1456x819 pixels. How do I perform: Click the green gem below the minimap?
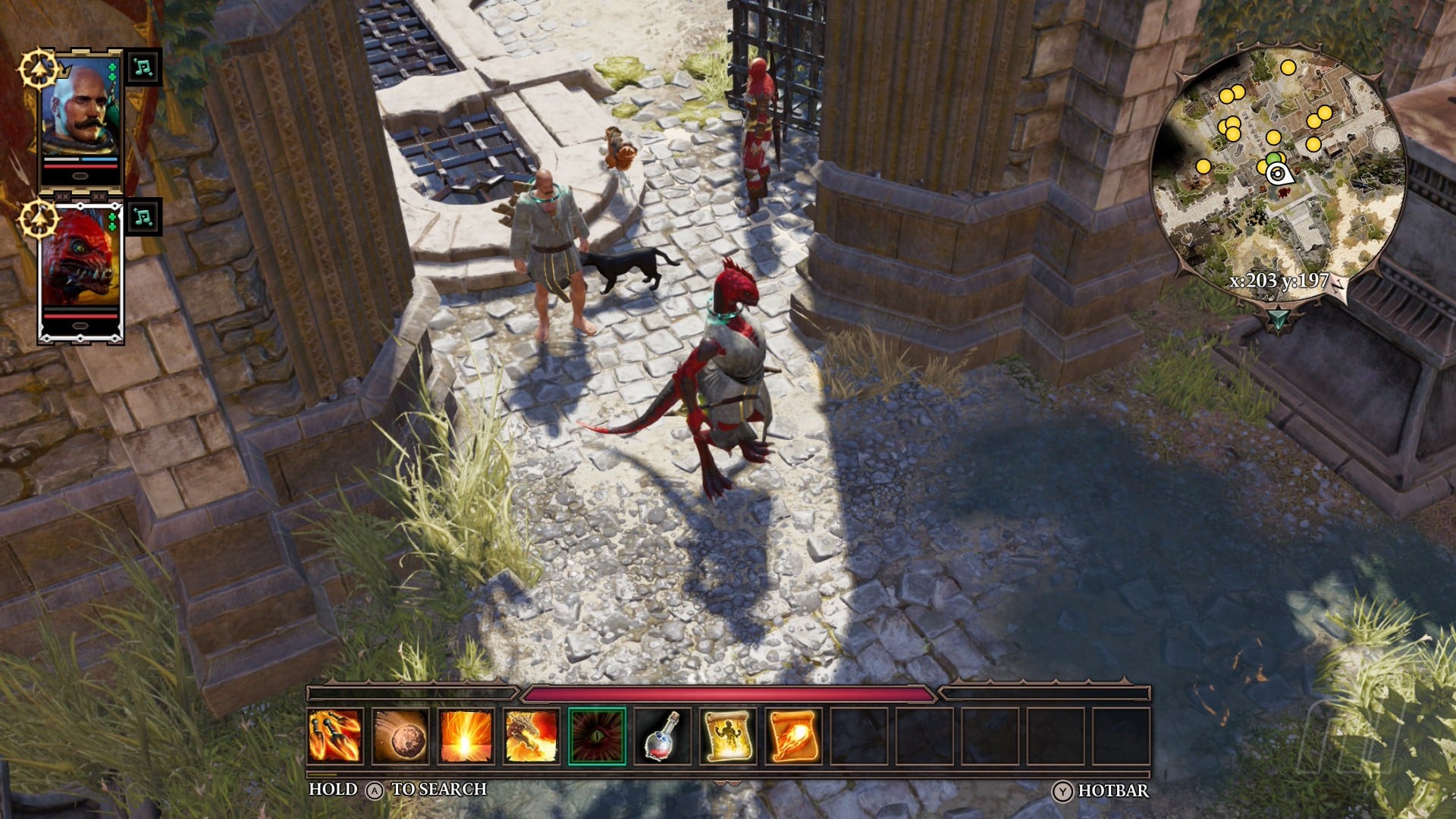tap(1279, 318)
